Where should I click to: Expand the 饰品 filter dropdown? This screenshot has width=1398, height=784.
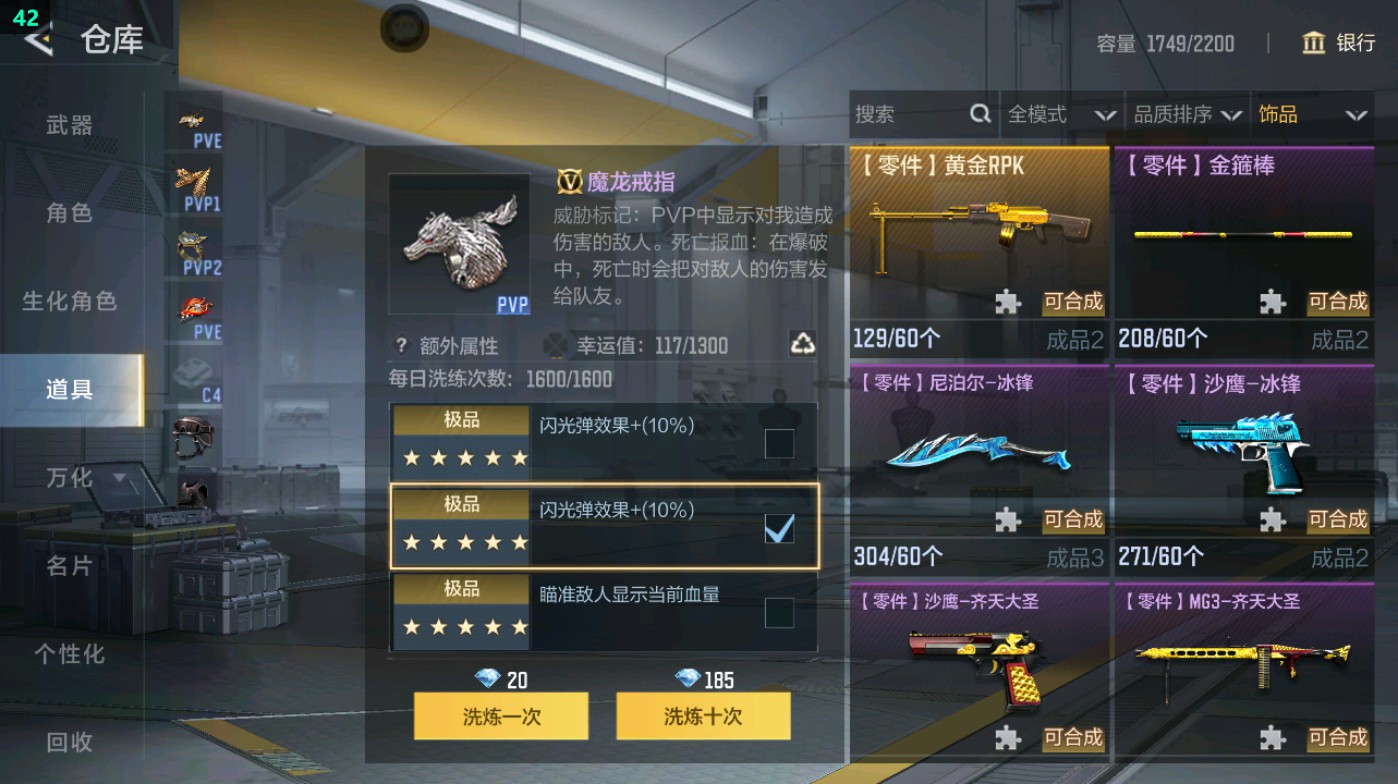coord(1315,115)
